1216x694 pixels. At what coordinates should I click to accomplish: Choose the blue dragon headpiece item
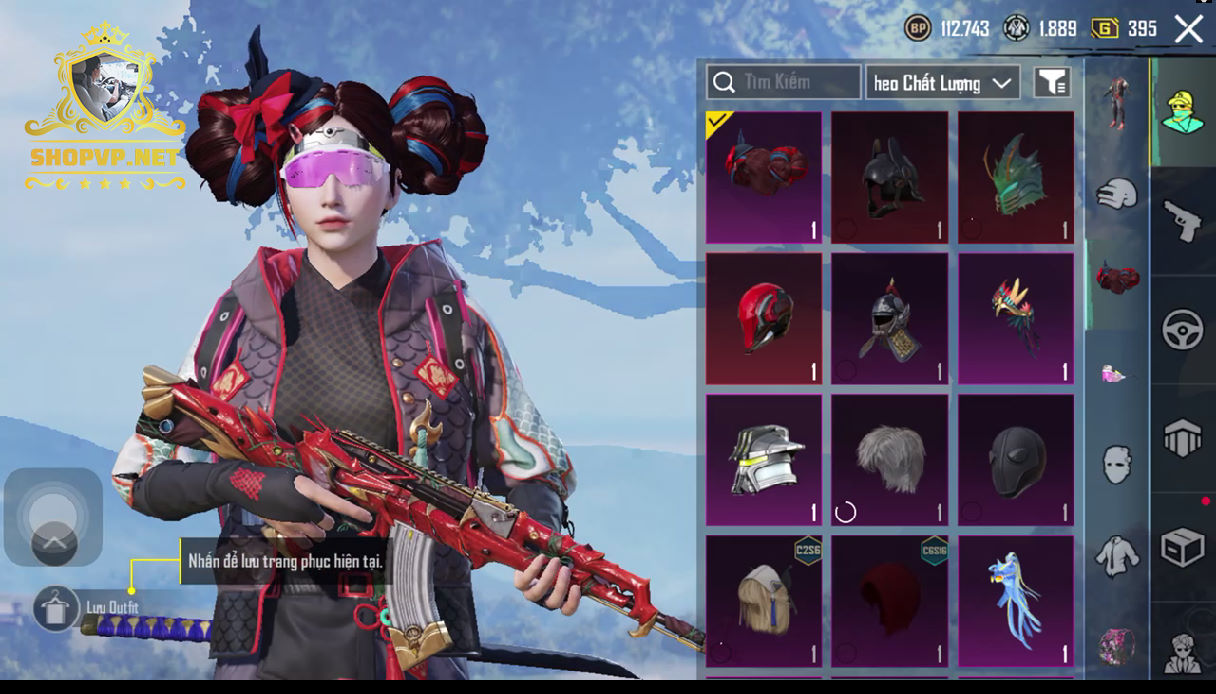click(1016, 601)
